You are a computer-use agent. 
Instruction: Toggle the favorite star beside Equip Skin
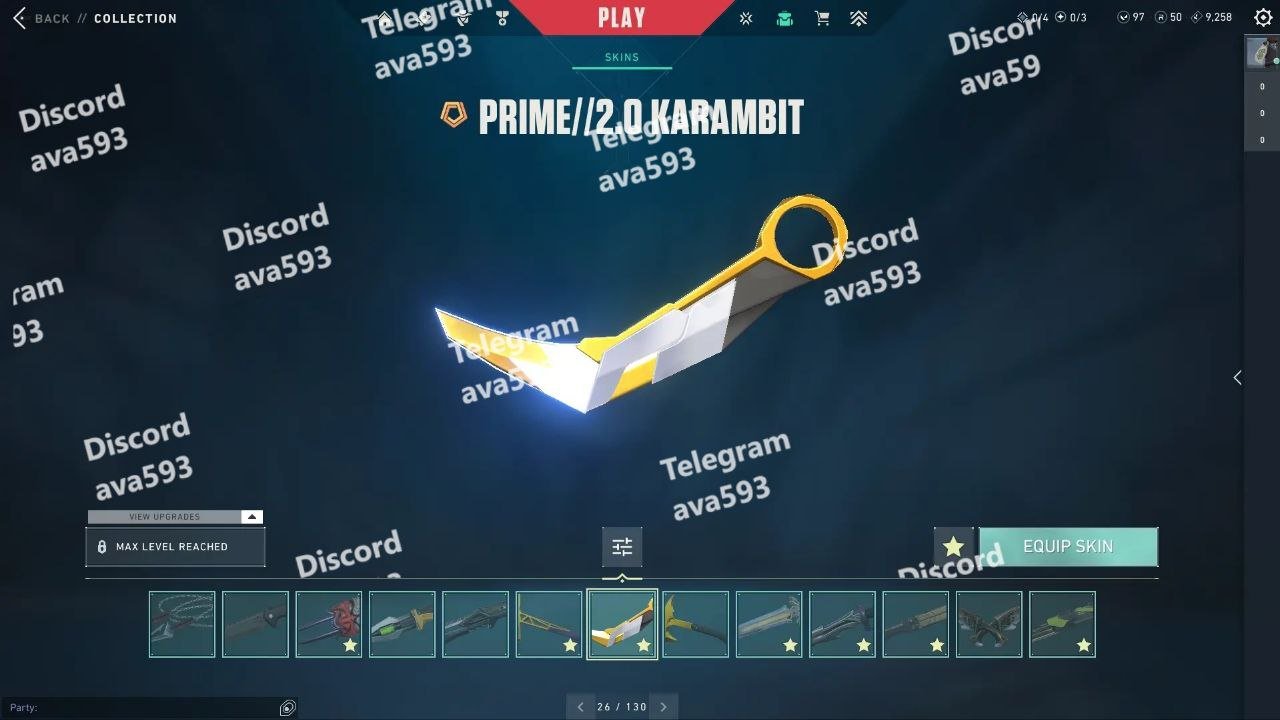pos(953,547)
